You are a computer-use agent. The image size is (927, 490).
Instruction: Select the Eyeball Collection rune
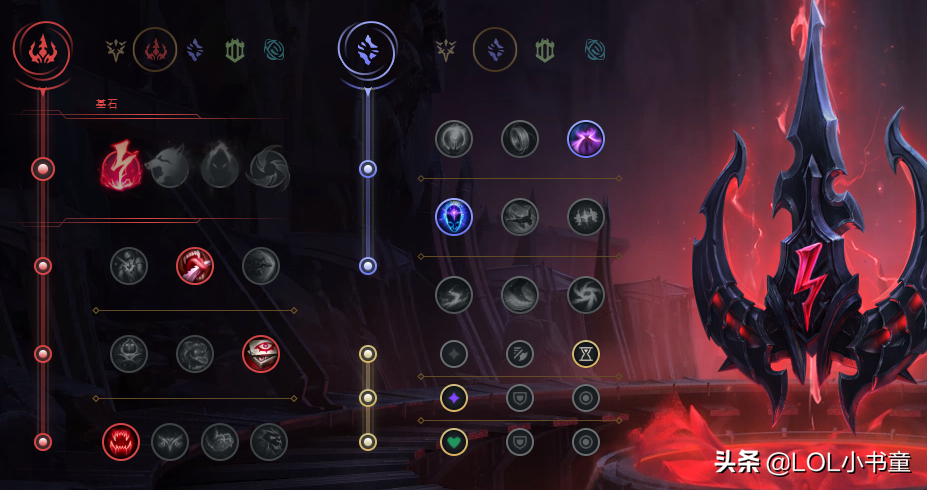pyautogui.click(x=261, y=353)
